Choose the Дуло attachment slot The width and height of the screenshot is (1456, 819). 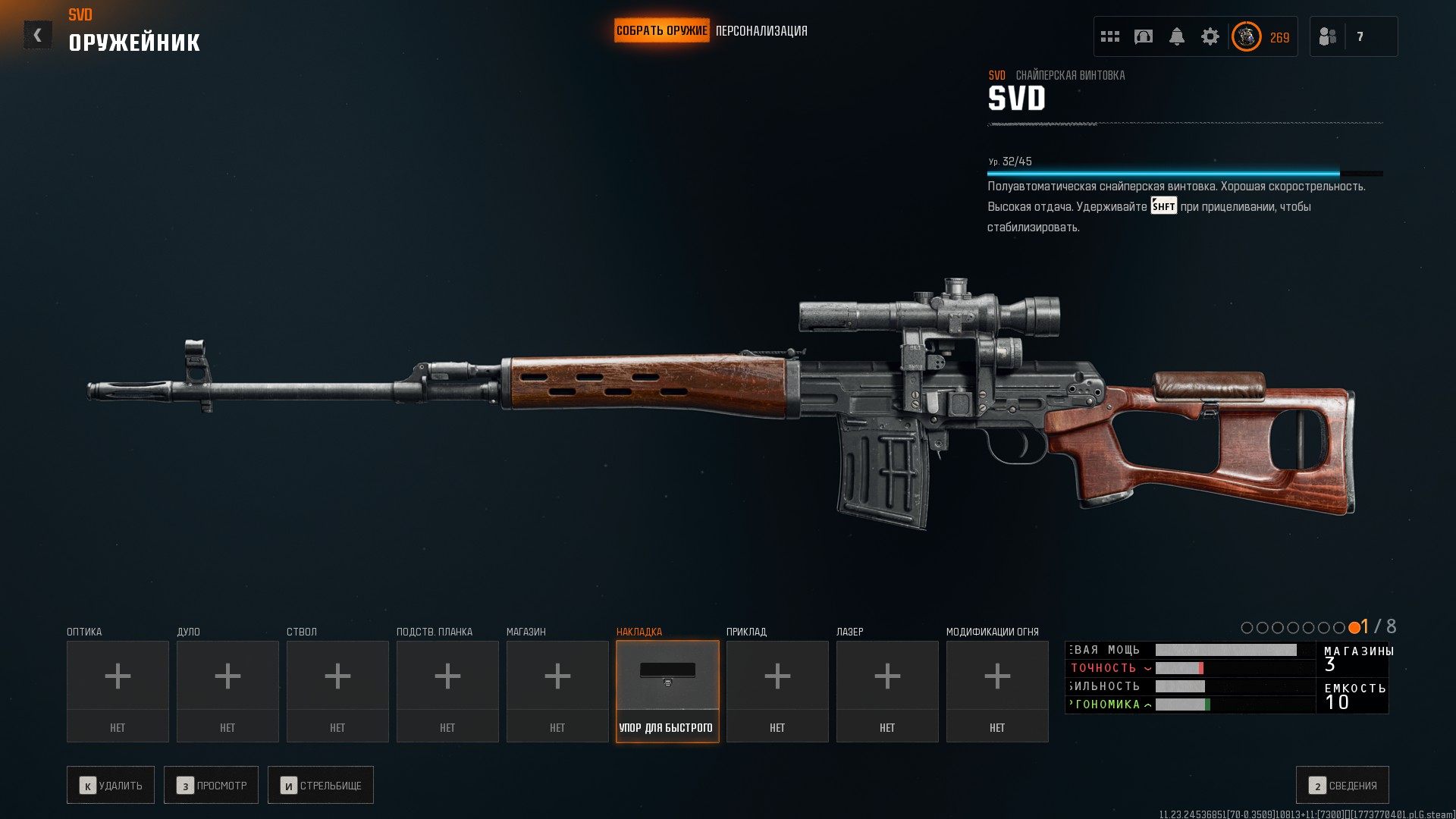pos(227,690)
